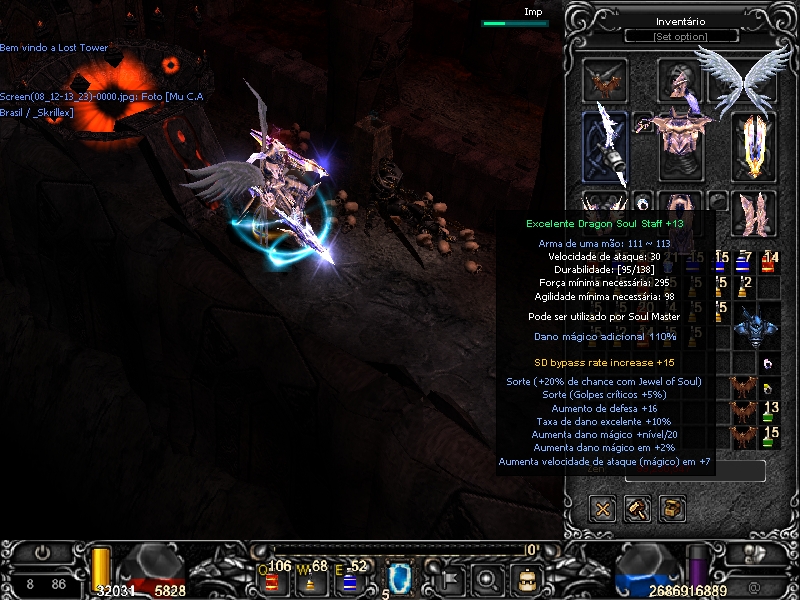800x600 pixels.
Task: Select the red potion stack of 14
Action: click(x=769, y=263)
